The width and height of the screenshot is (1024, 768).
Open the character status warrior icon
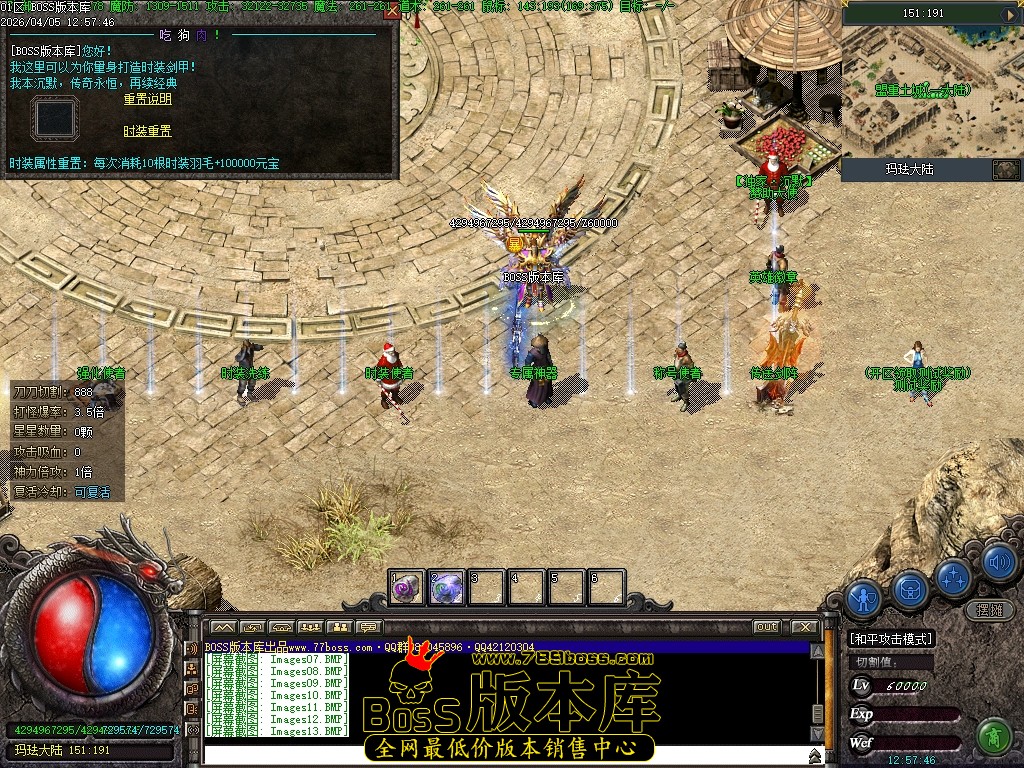pos(863,598)
